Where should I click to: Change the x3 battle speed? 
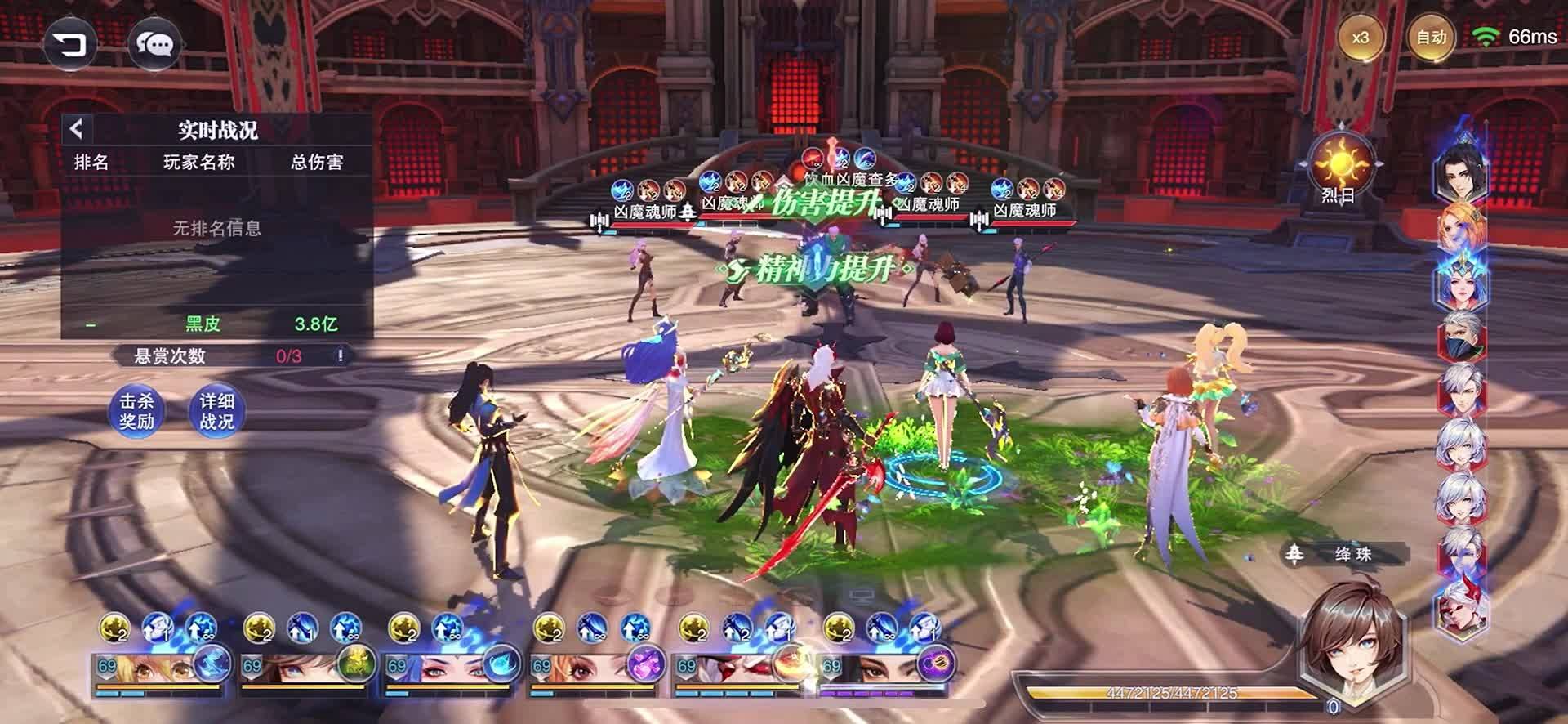coord(1360,38)
